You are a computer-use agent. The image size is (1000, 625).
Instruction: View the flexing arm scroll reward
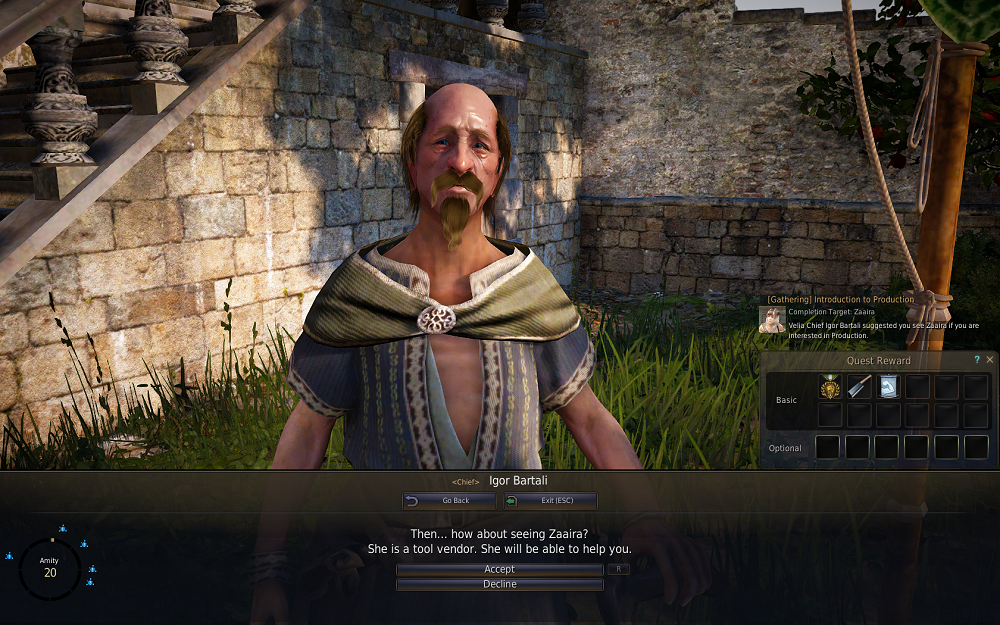pyautogui.click(x=888, y=387)
